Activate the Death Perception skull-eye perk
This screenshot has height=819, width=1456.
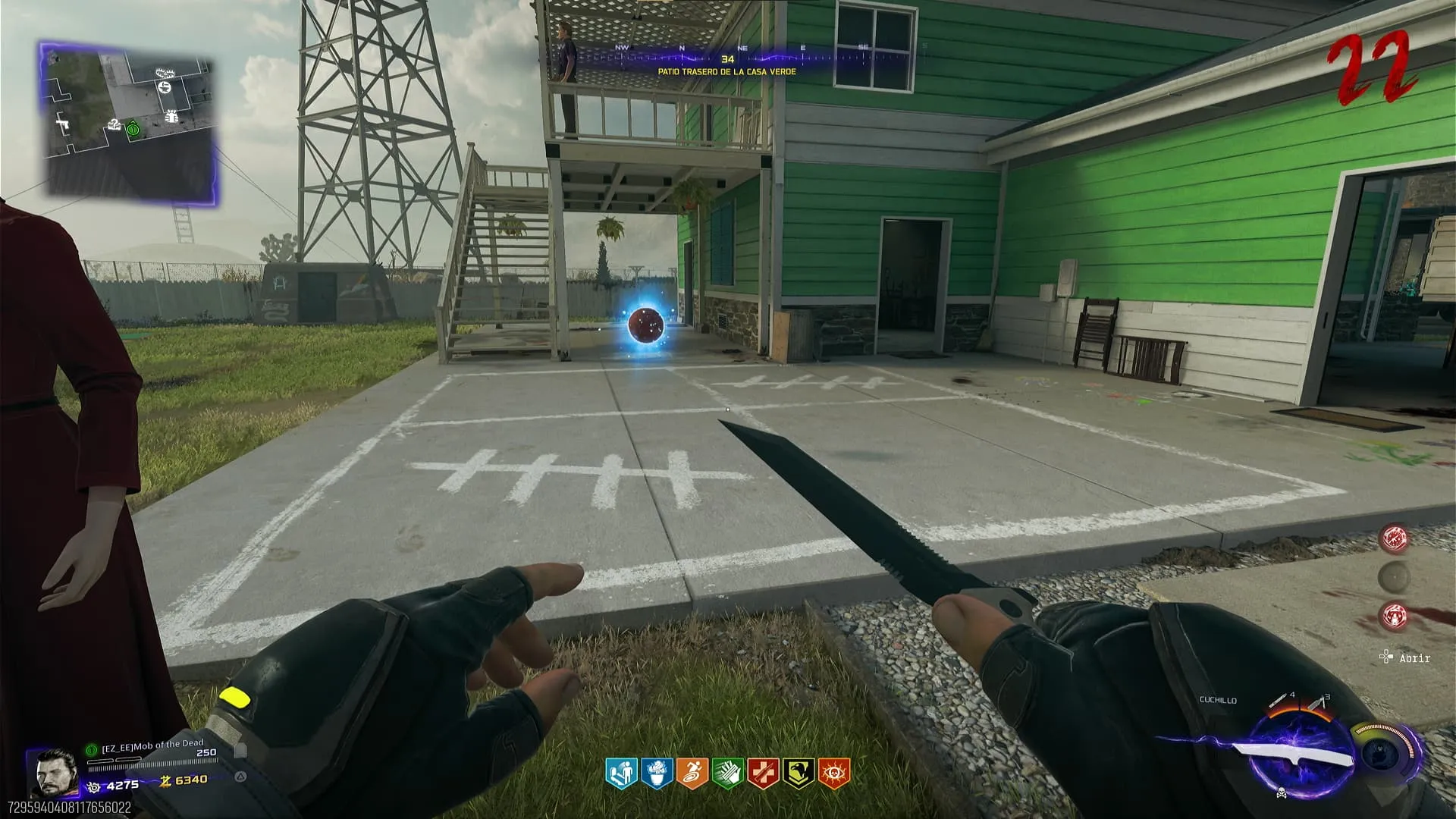click(x=834, y=773)
